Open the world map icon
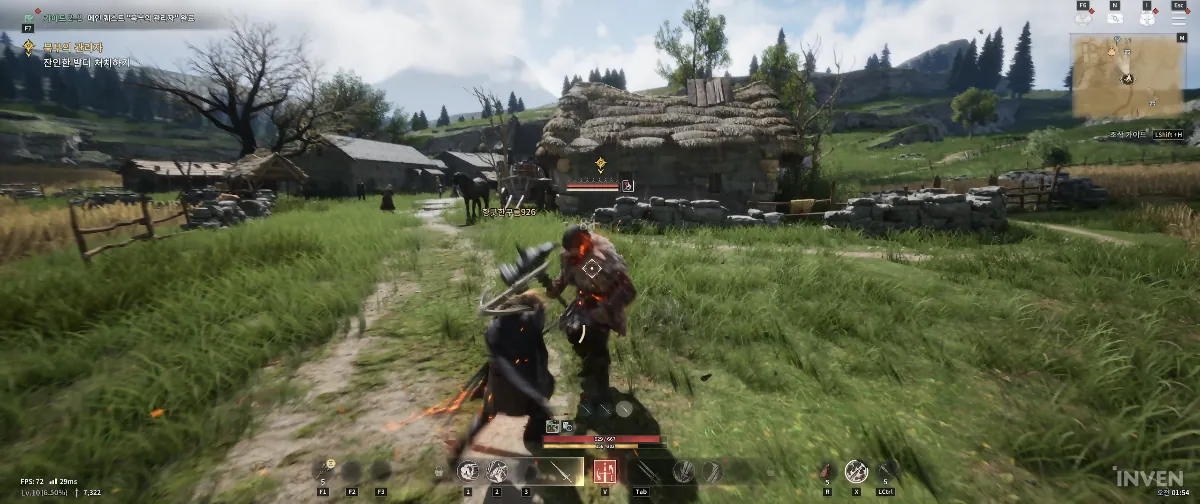The height and width of the screenshot is (504, 1200). [x=1114, y=17]
